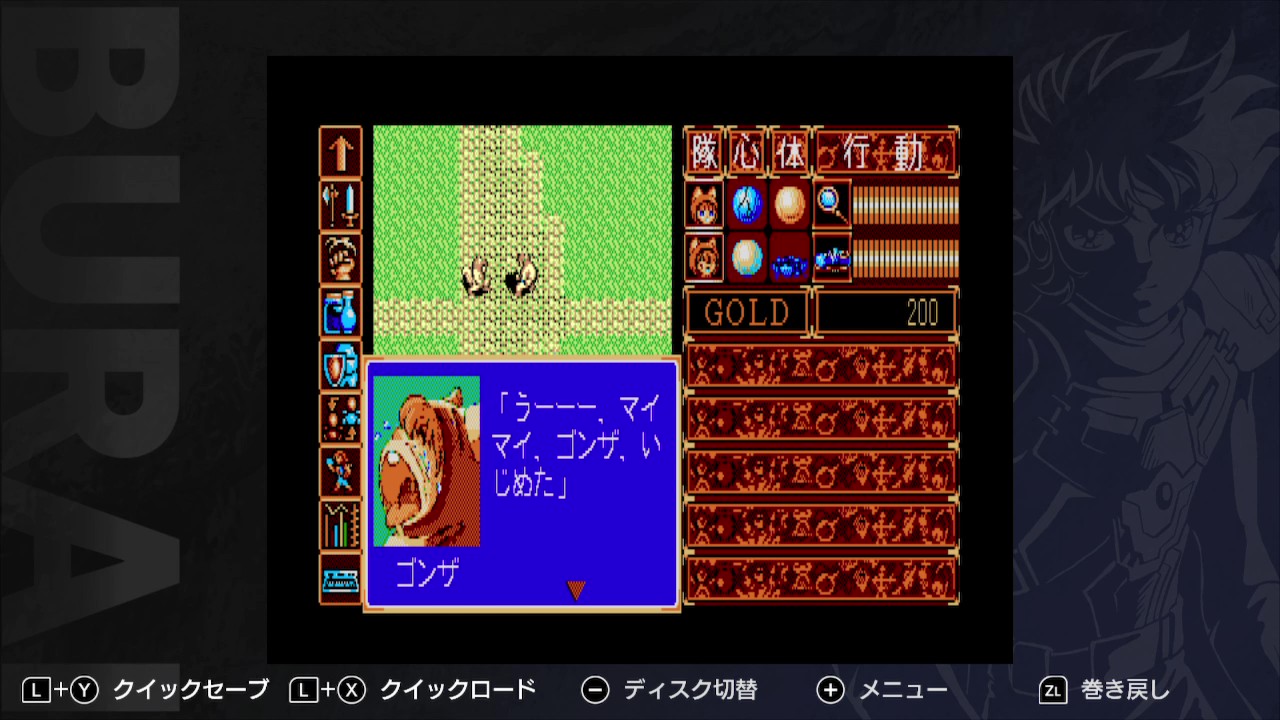Switch to the 隊 party tab
This screenshot has height=720, width=1280.
click(x=704, y=150)
